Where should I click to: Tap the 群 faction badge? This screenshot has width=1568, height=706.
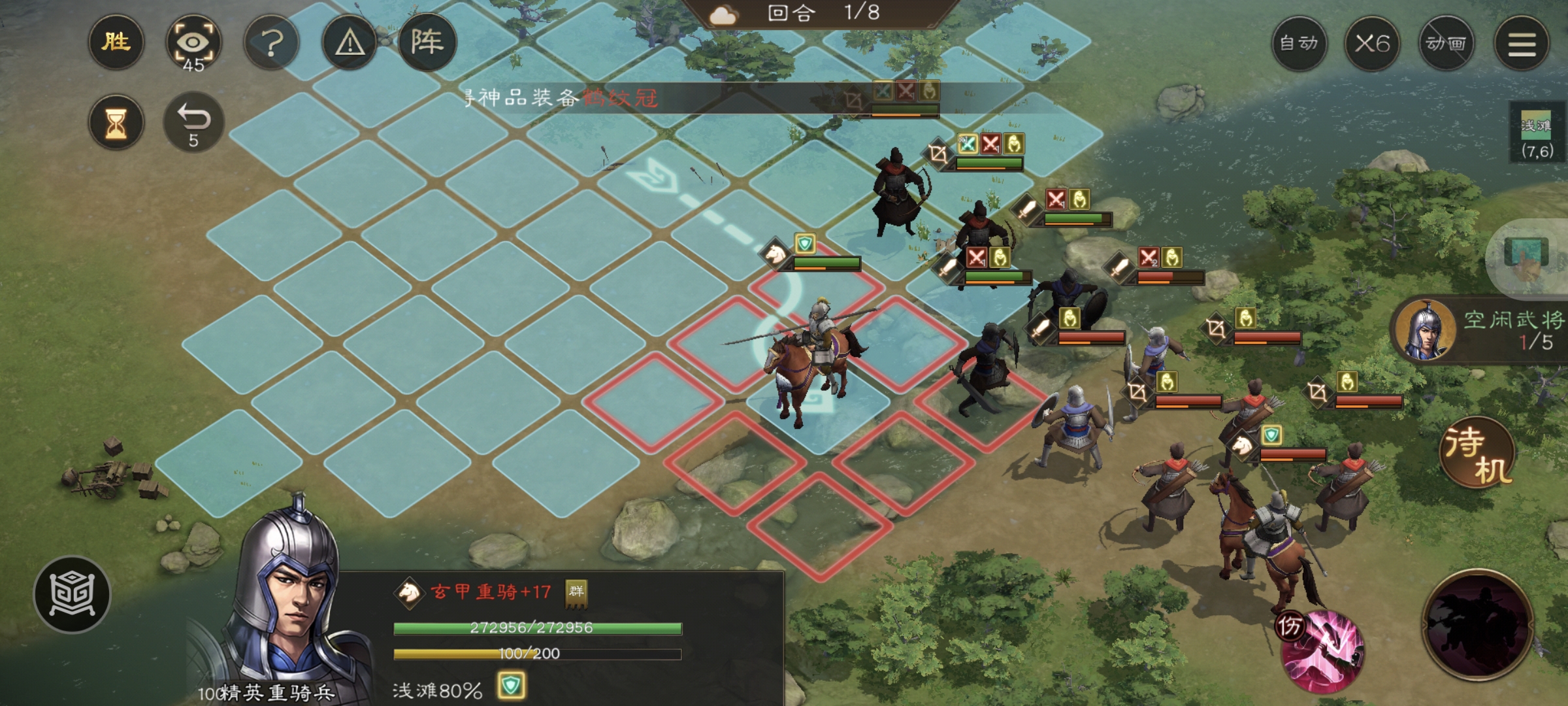pyautogui.click(x=576, y=592)
